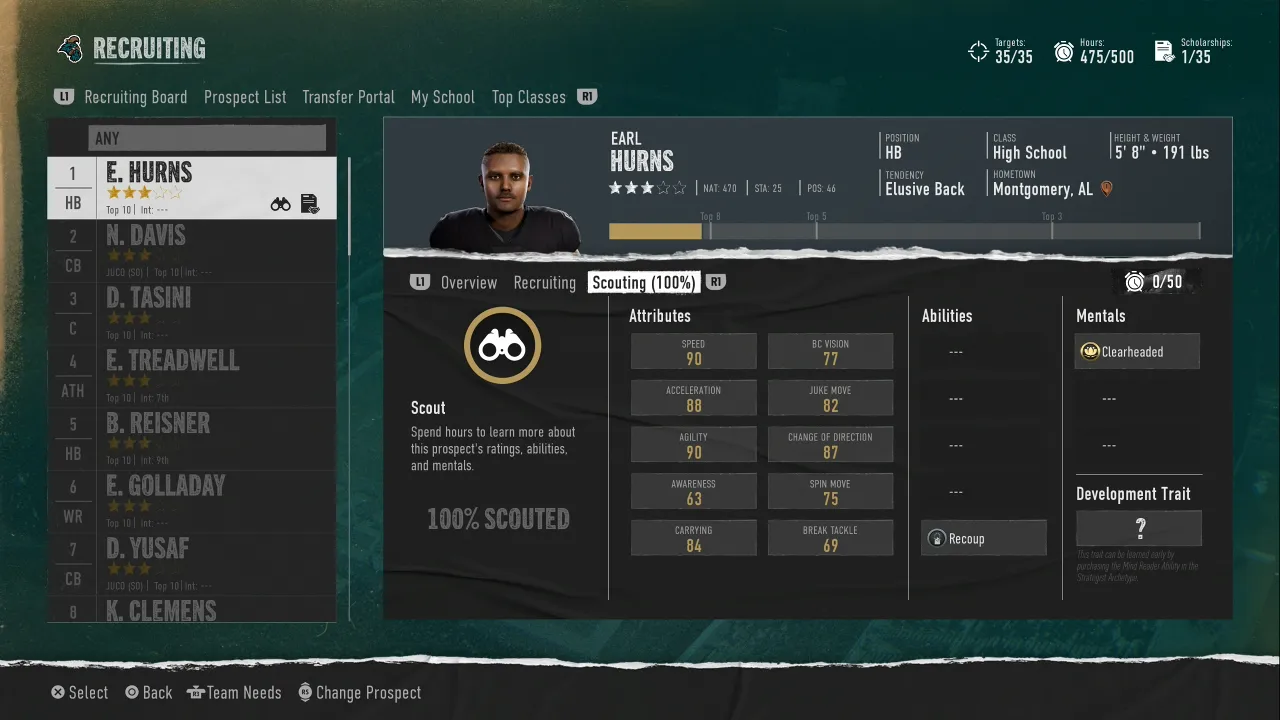Choose N. Davis from the prospect list
Viewport: 1280px width, 720px height.
tap(192, 250)
